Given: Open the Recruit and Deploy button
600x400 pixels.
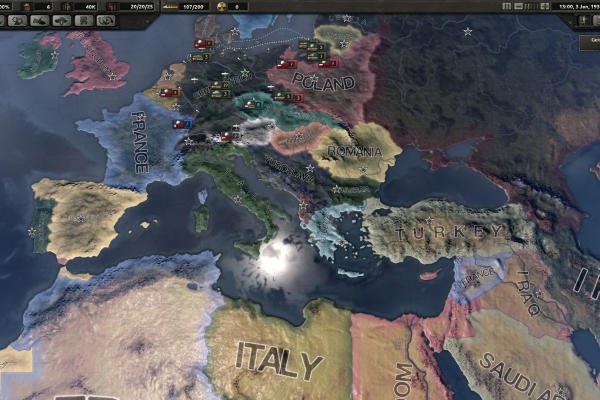Looking at the screenshot, I should (82, 19).
